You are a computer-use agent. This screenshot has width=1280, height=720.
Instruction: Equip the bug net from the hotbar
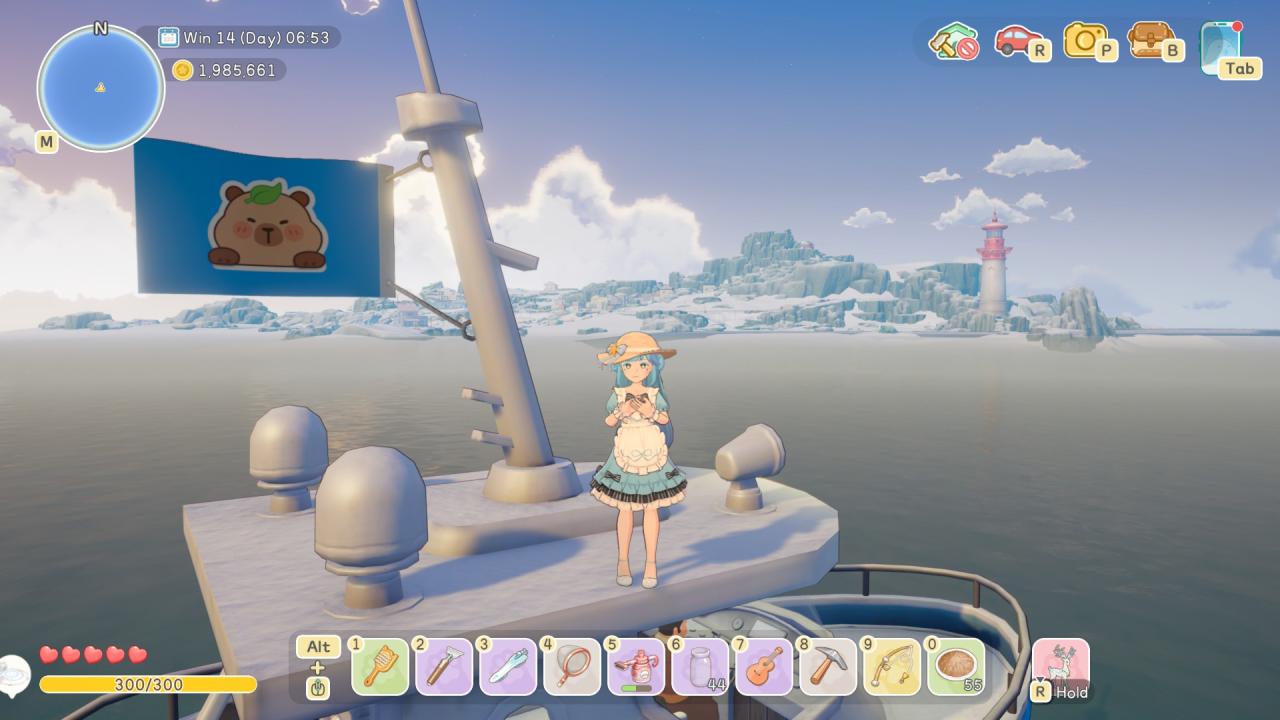click(x=572, y=666)
